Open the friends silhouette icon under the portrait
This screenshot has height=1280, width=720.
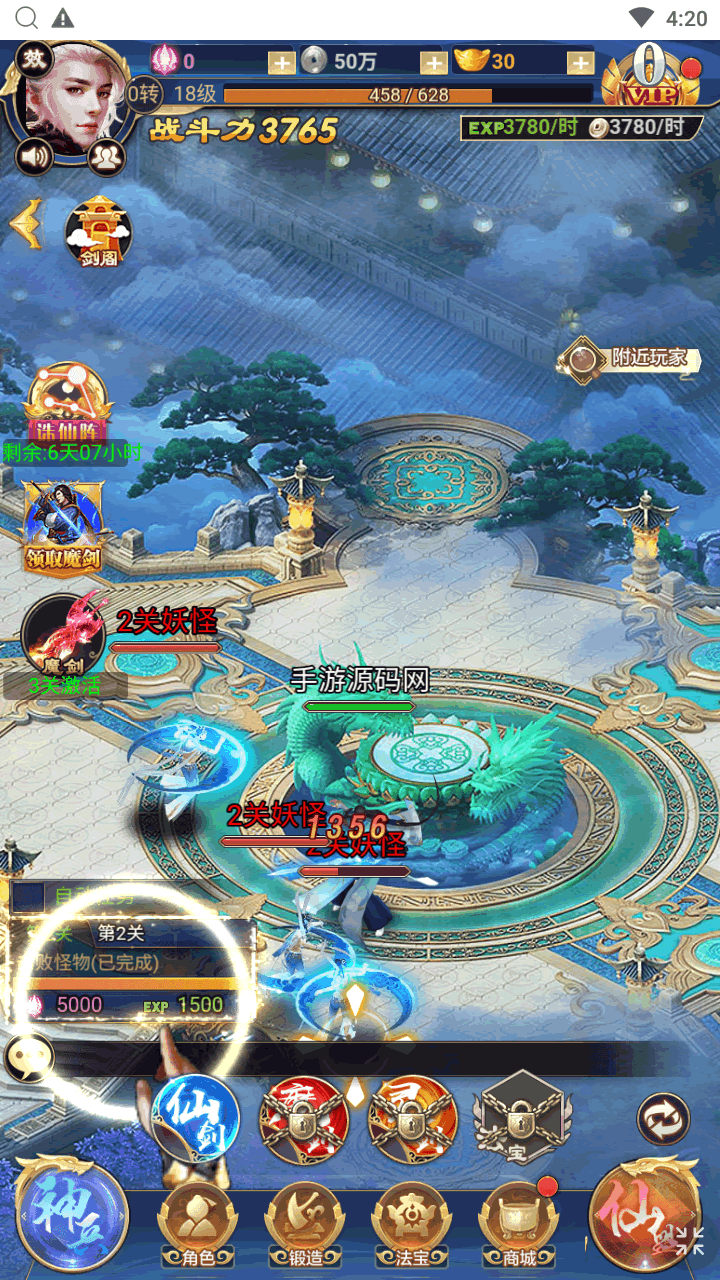(x=104, y=156)
